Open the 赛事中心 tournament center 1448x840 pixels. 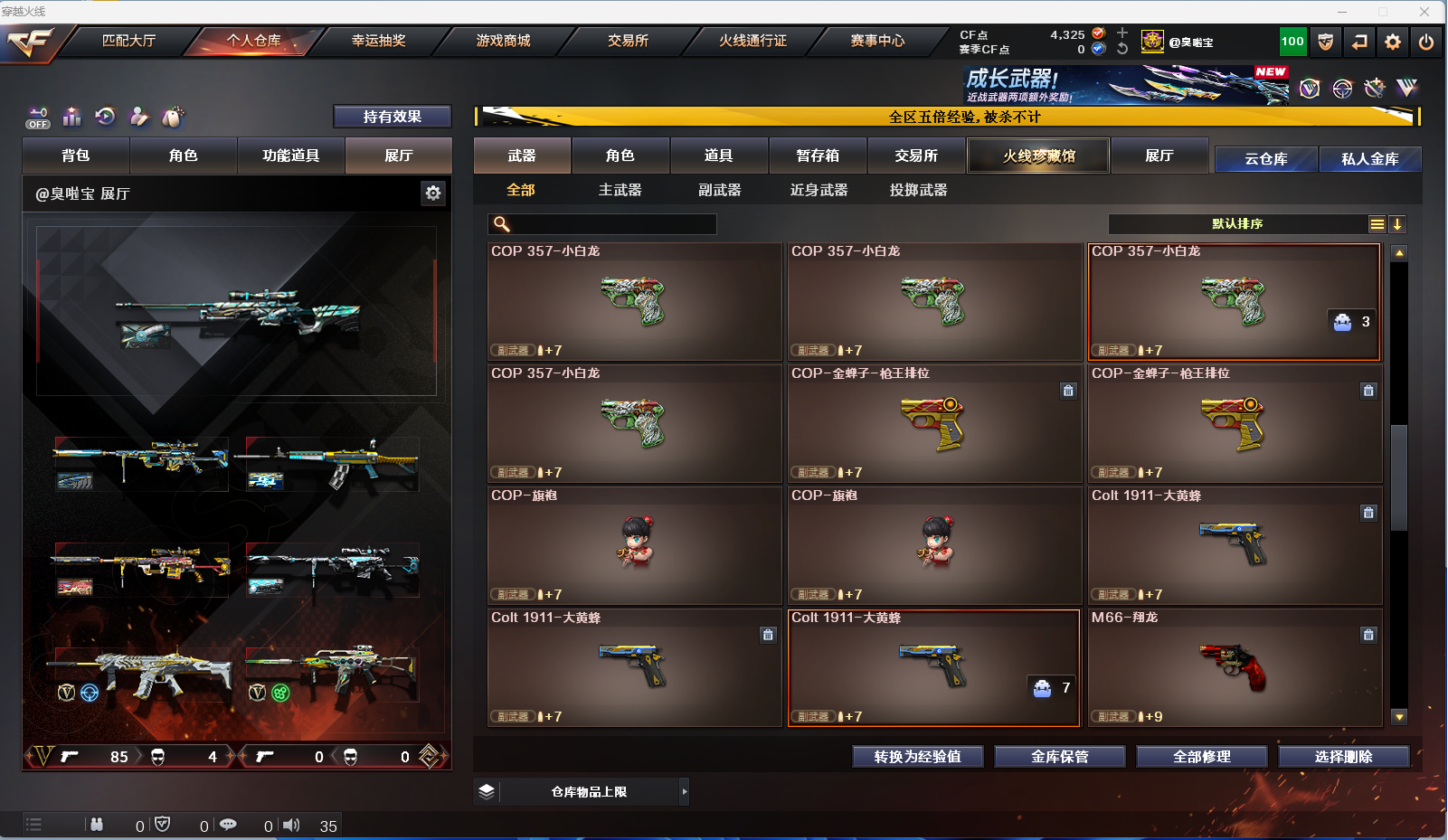click(876, 41)
